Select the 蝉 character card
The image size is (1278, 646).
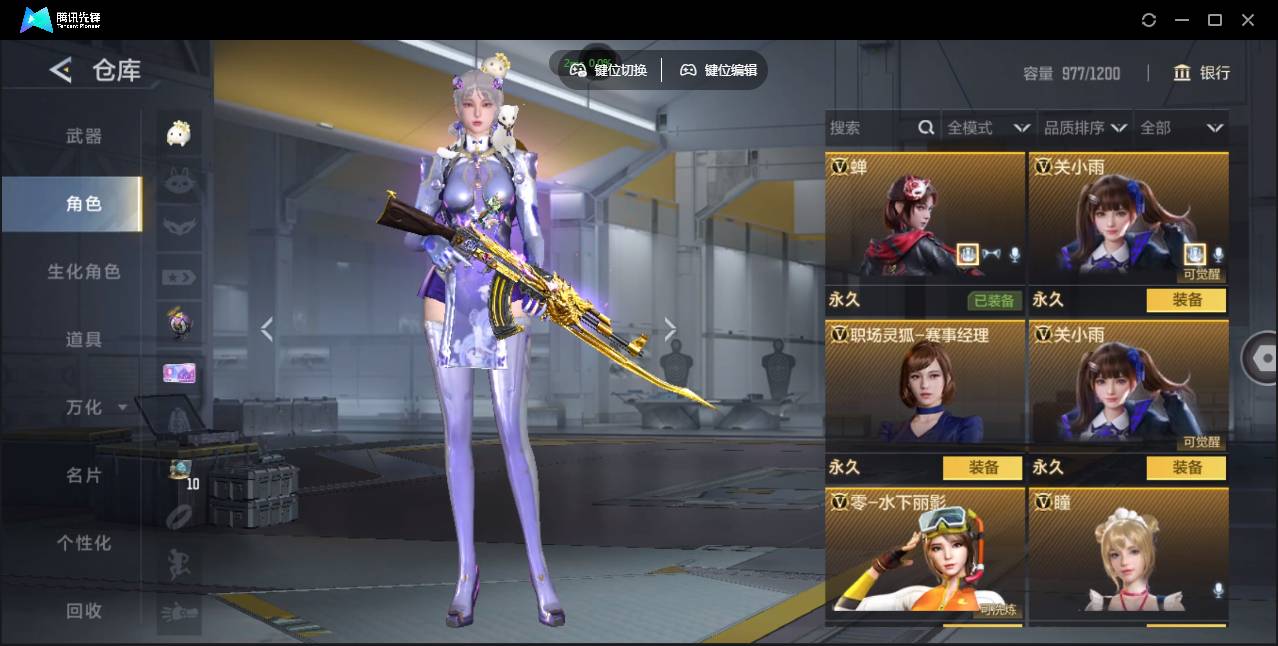click(924, 220)
